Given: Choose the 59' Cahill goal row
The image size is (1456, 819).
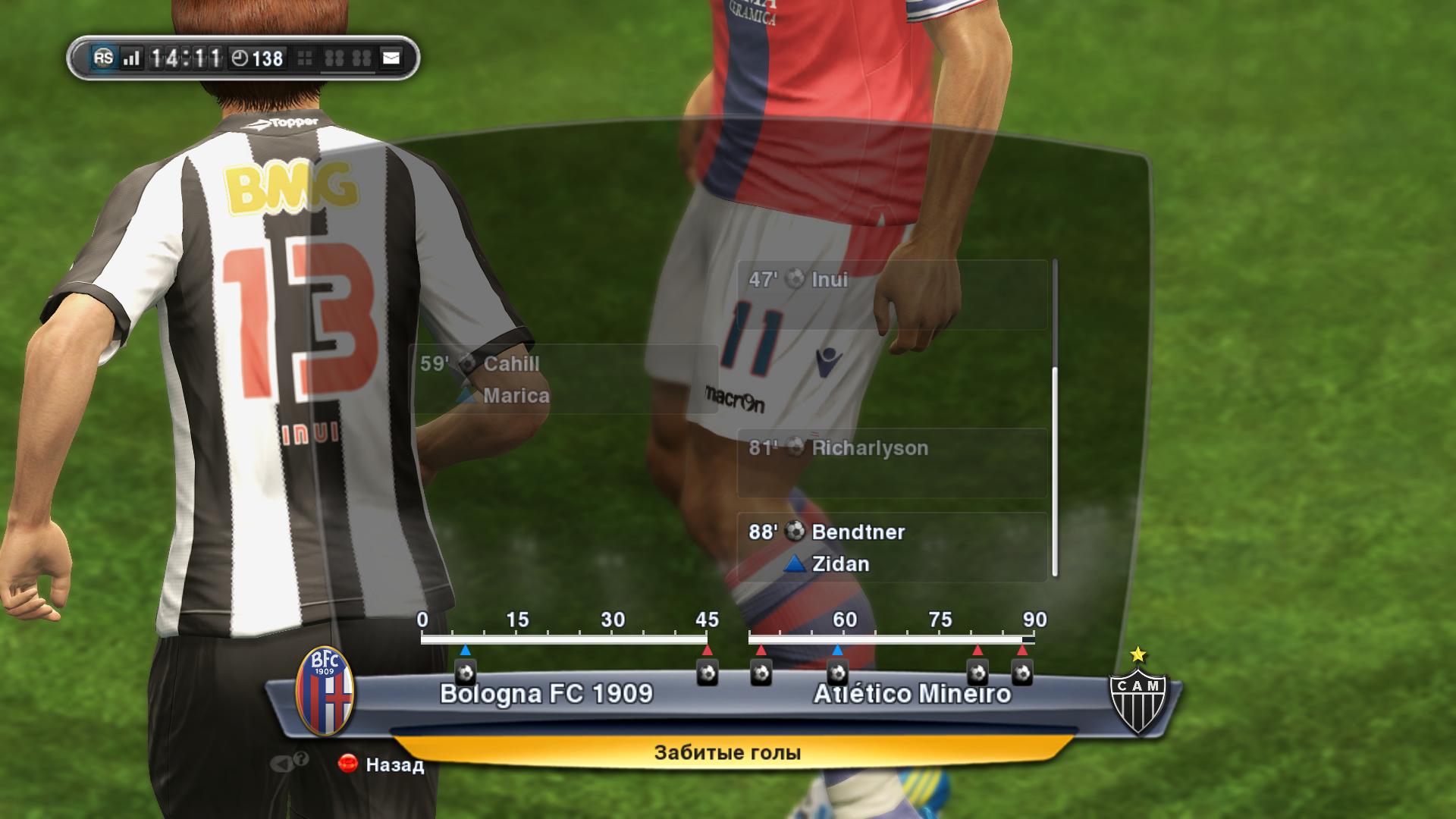Looking at the screenshot, I should pos(563,379).
